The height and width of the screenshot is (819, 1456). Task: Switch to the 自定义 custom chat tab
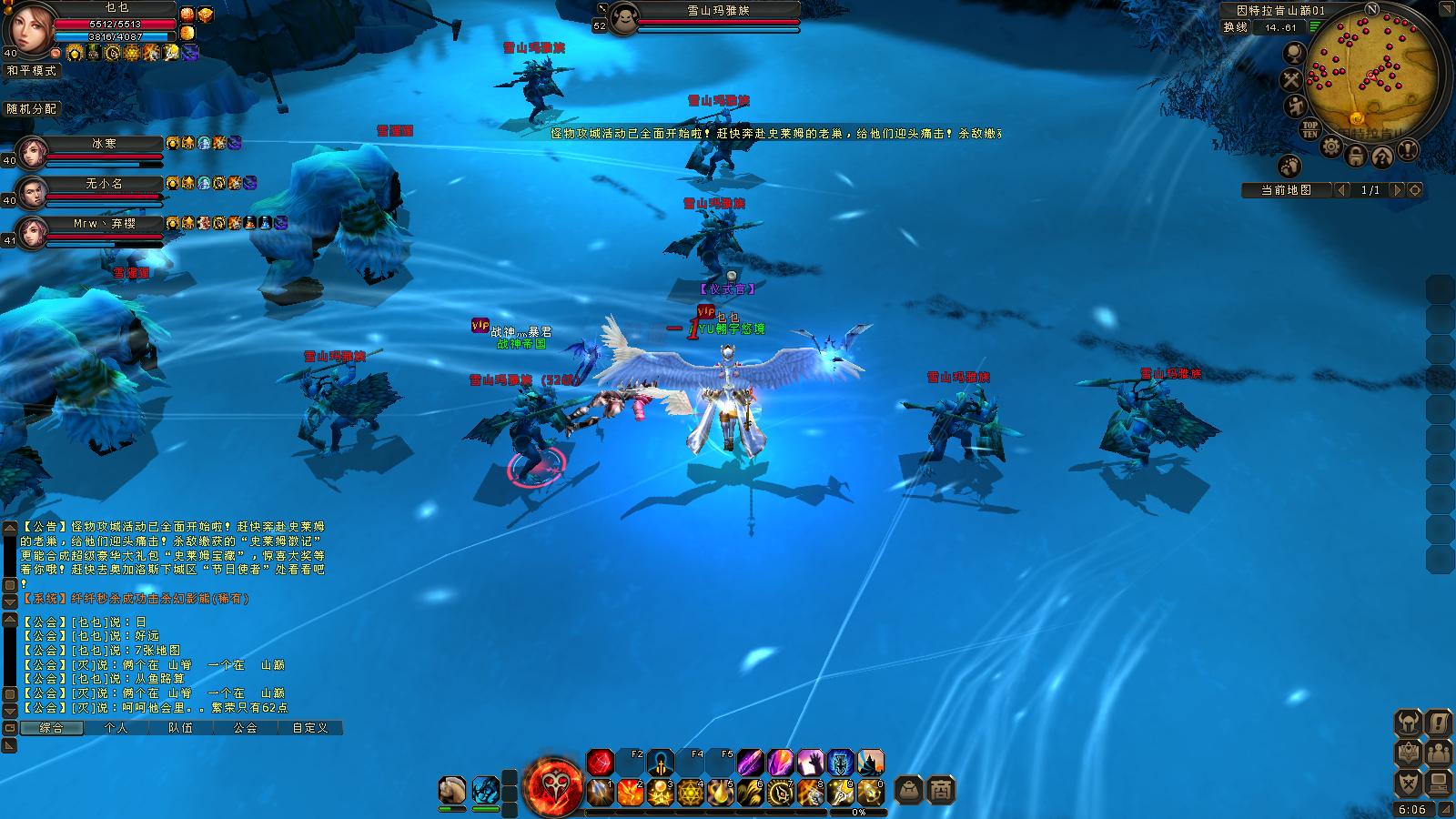(309, 728)
